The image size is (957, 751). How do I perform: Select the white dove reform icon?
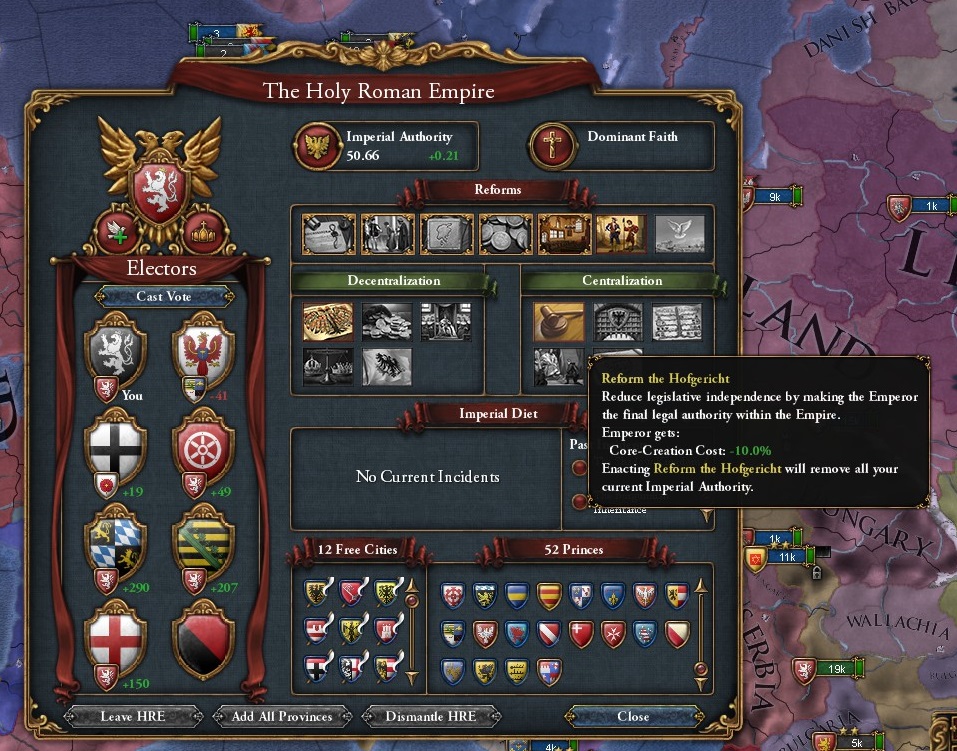click(681, 234)
